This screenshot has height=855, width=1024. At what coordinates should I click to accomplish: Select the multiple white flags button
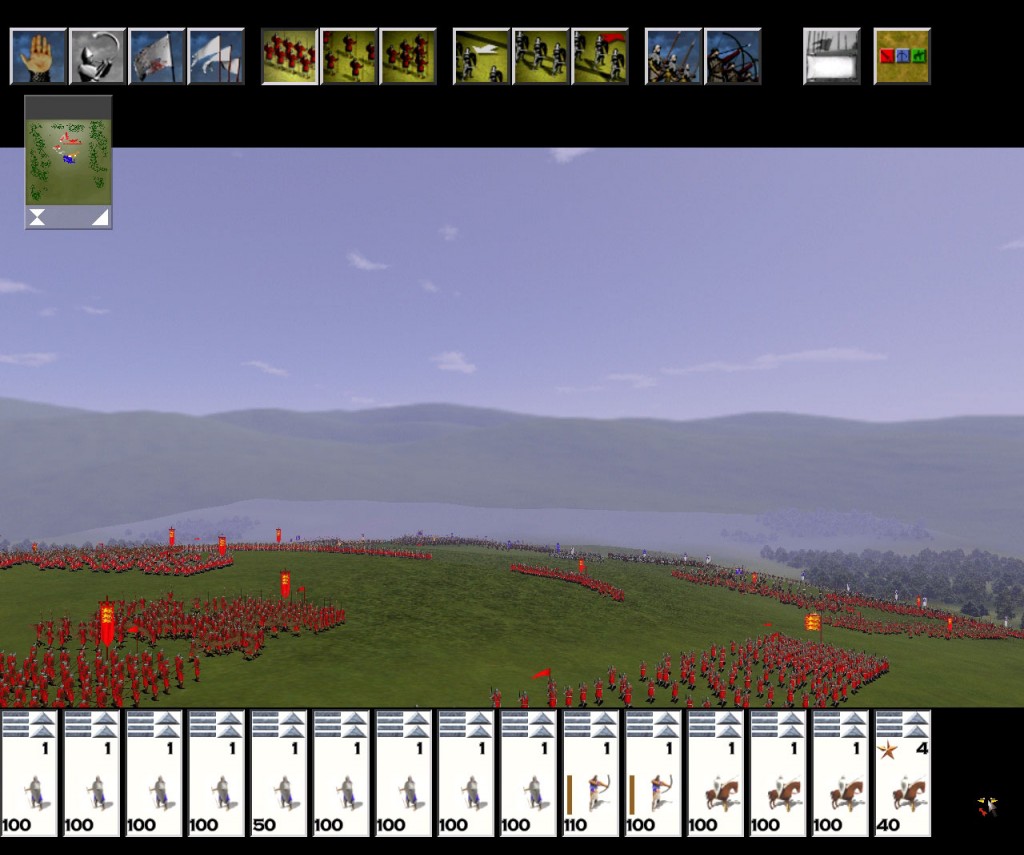[216, 56]
